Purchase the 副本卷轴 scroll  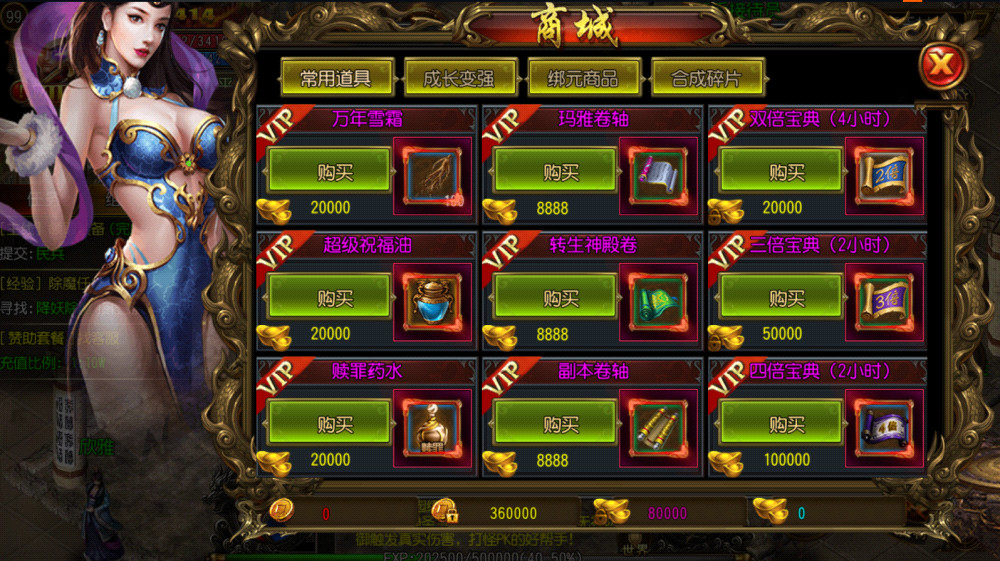555,424
